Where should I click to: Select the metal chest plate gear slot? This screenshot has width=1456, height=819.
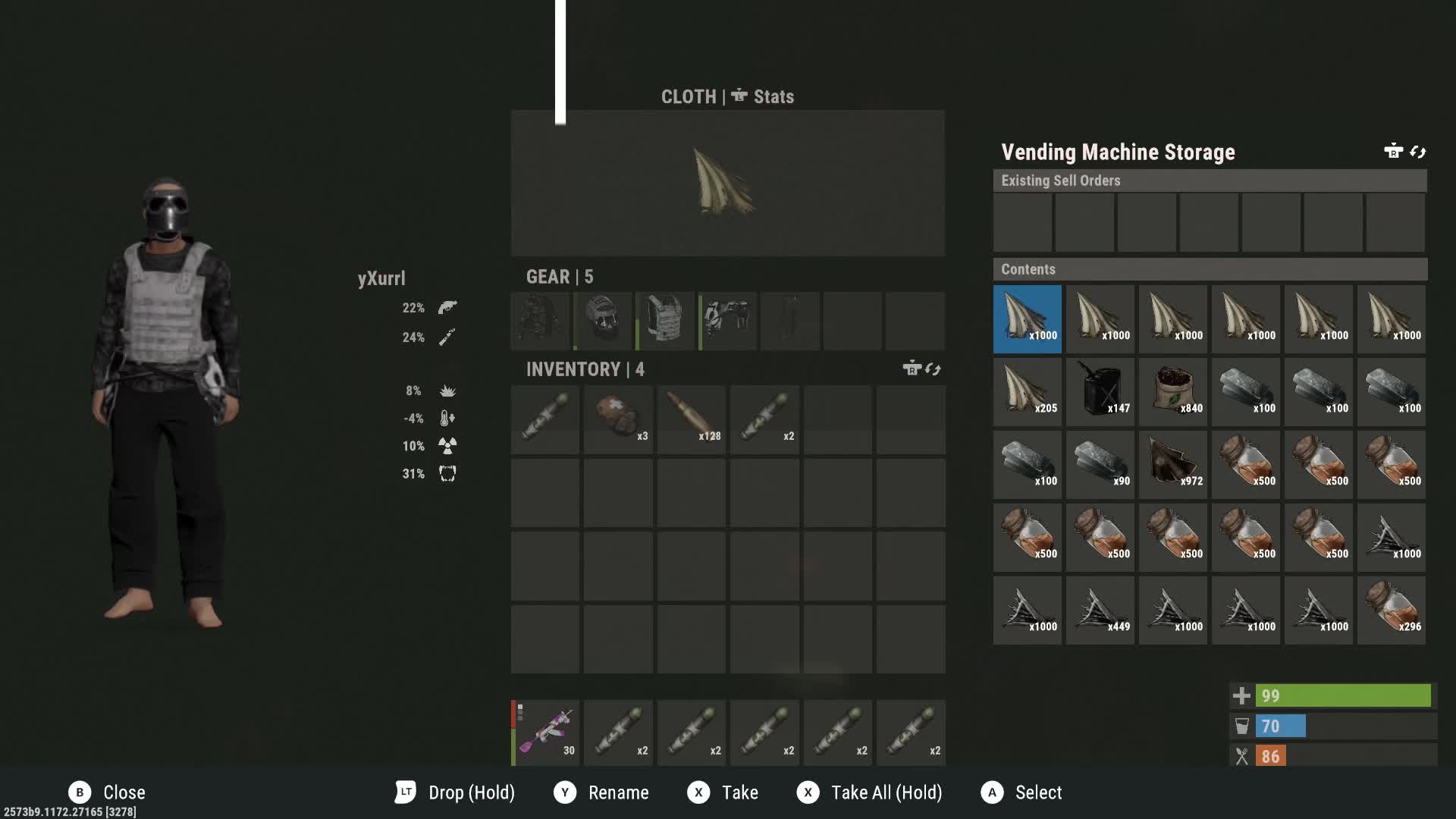coord(665,321)
